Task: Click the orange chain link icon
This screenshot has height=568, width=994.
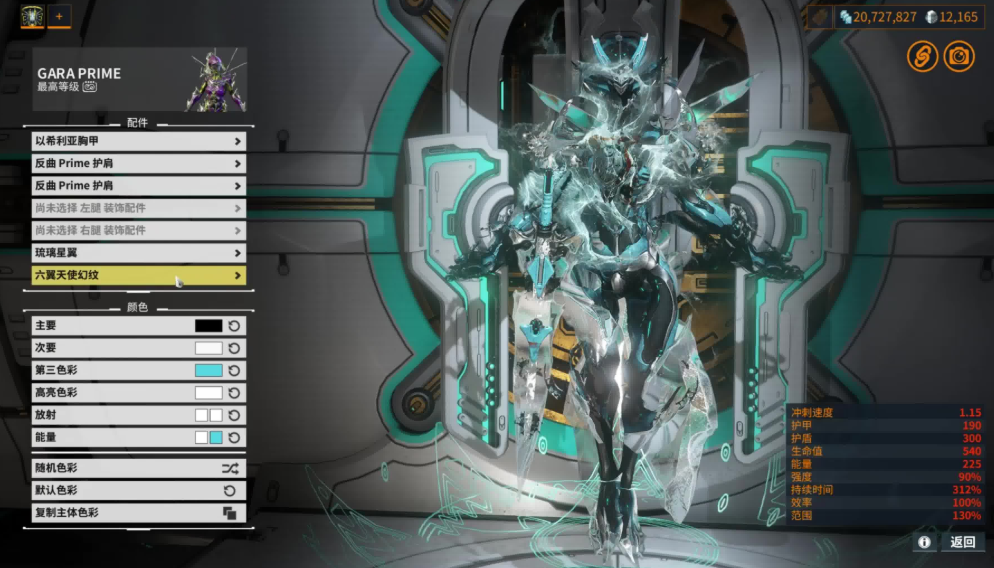Action: 922,56
